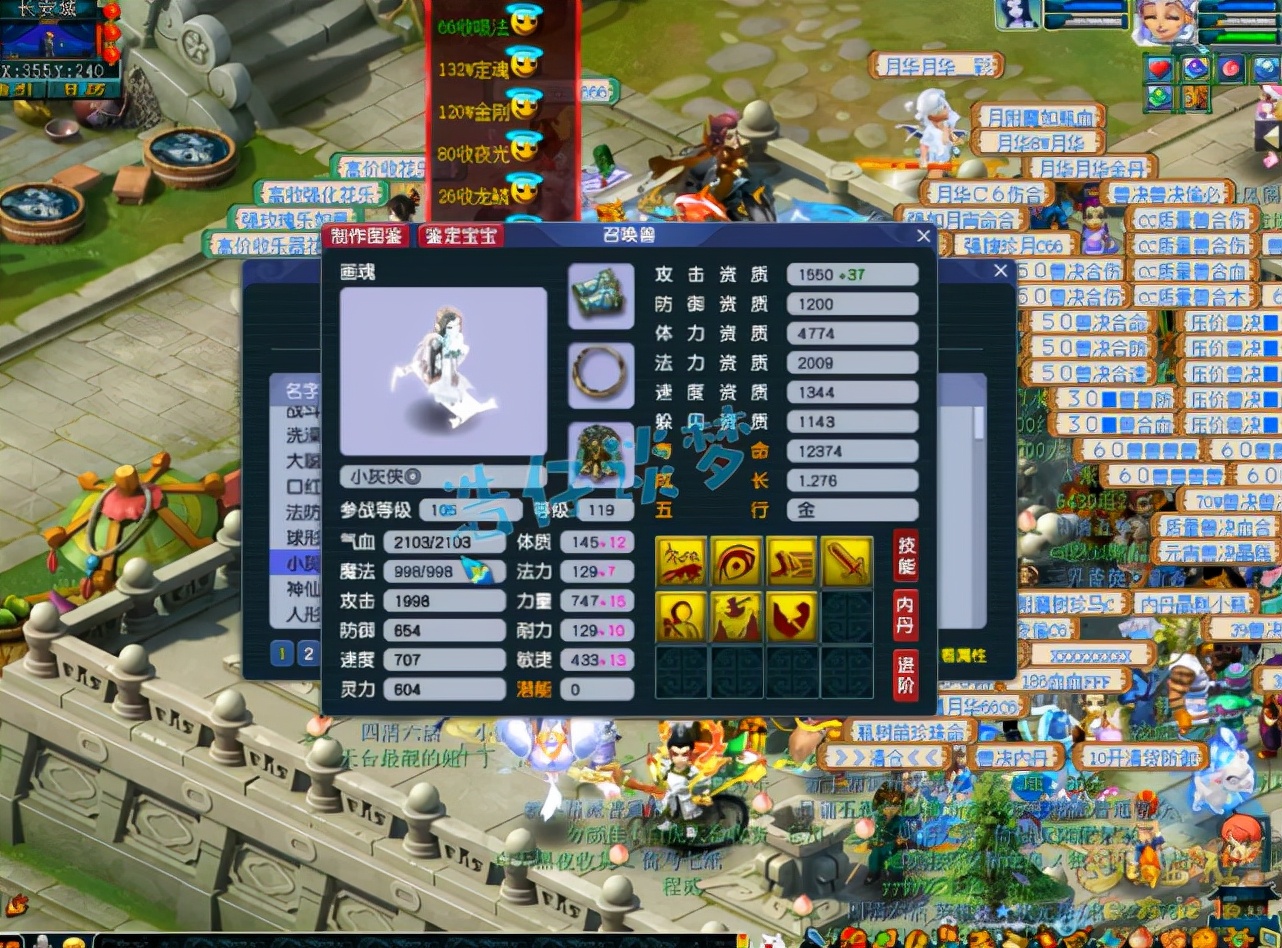Inspect the red eye skill icon

coord(737,561)
